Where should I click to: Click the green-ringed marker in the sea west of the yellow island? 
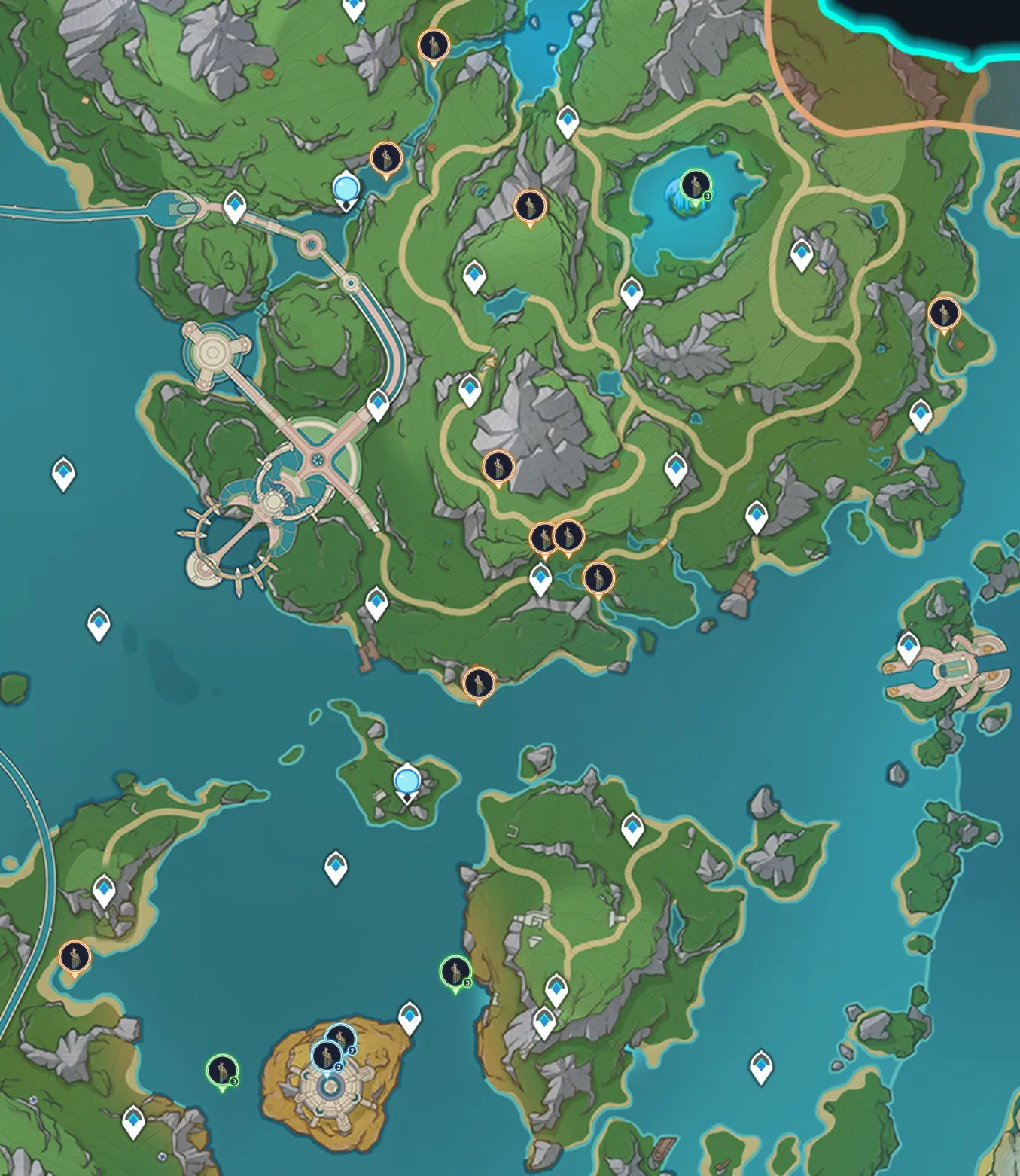[223, 1071]
